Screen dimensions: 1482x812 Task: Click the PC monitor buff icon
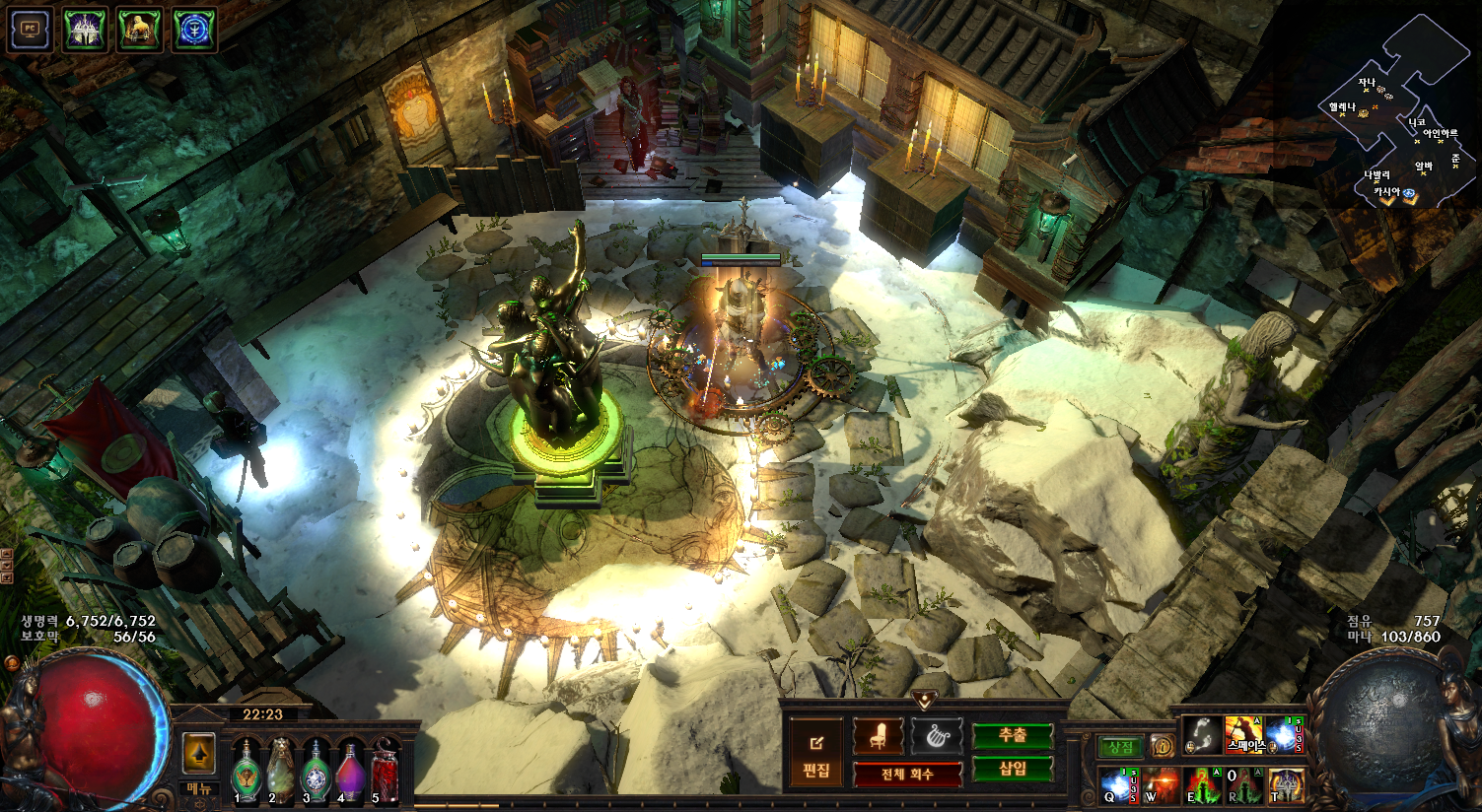pos(30,30)
